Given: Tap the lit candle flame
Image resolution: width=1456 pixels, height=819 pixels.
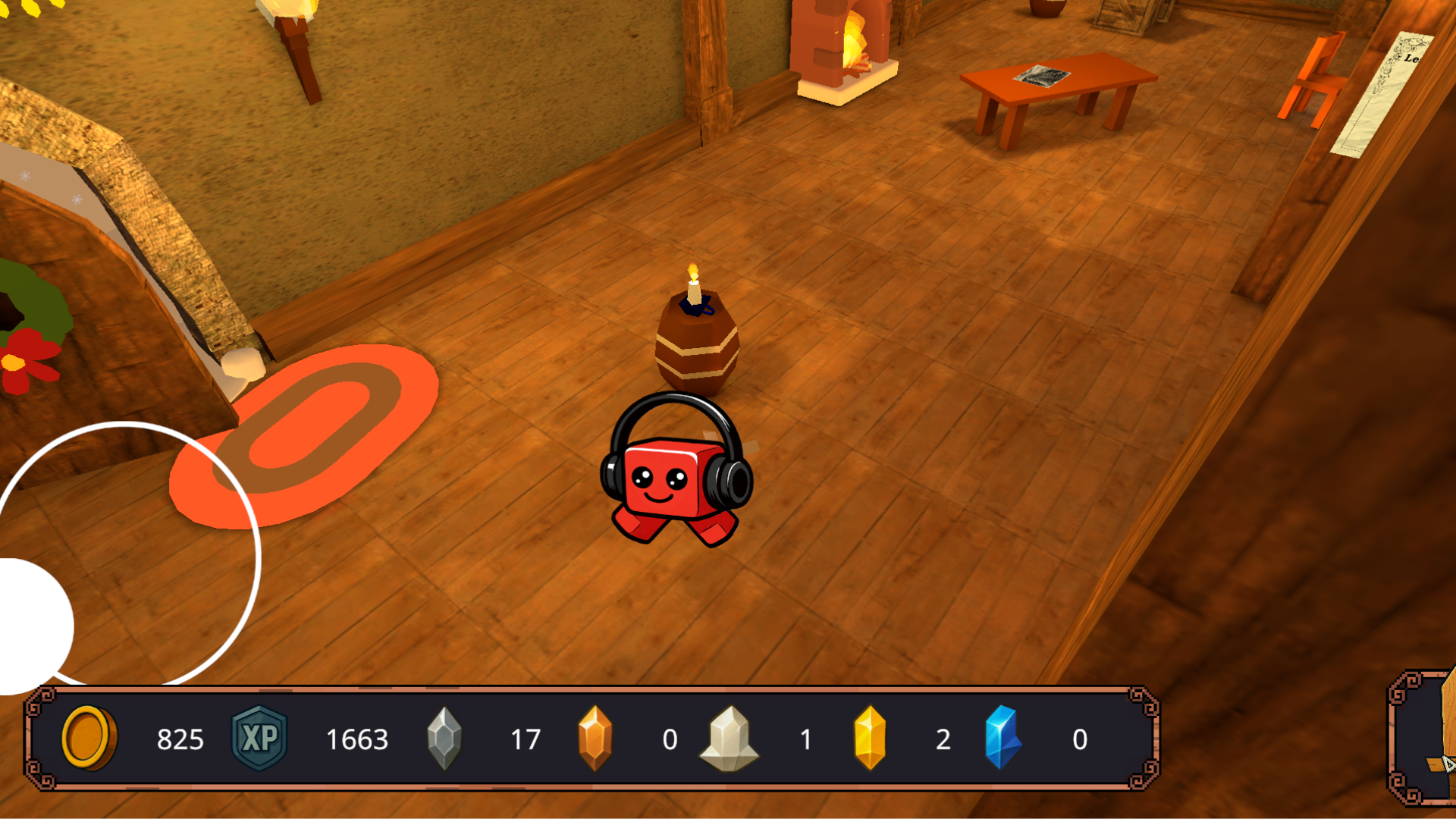Looking at the screenshot, I should pyautogui.click(x=695, y=269).
